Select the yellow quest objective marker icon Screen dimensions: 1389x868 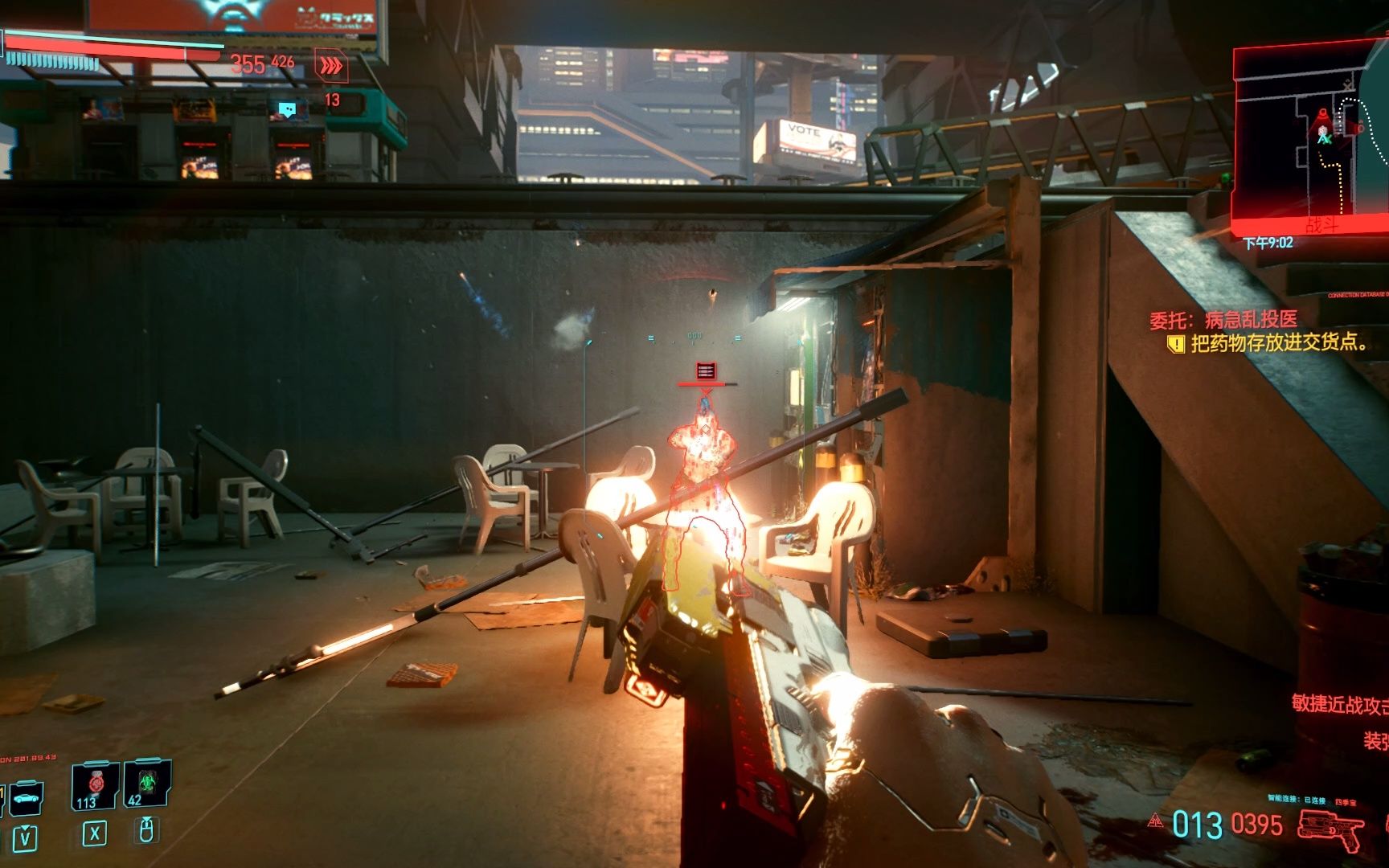(1175, 345)
